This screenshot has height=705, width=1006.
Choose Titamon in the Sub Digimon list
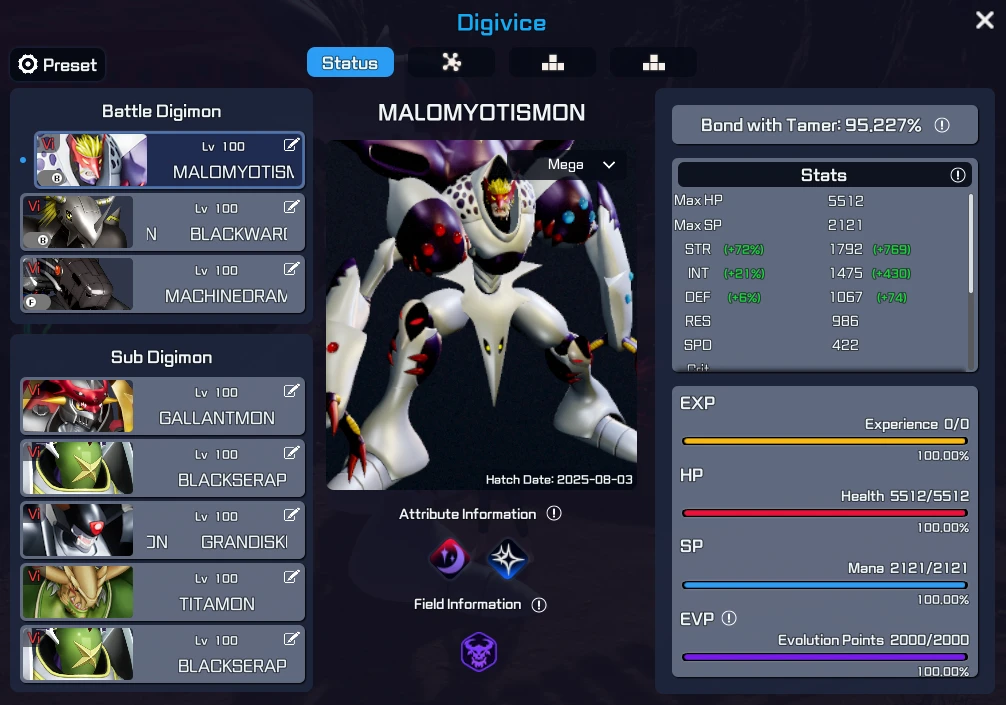pyautogui.click(x=163, y=592)
